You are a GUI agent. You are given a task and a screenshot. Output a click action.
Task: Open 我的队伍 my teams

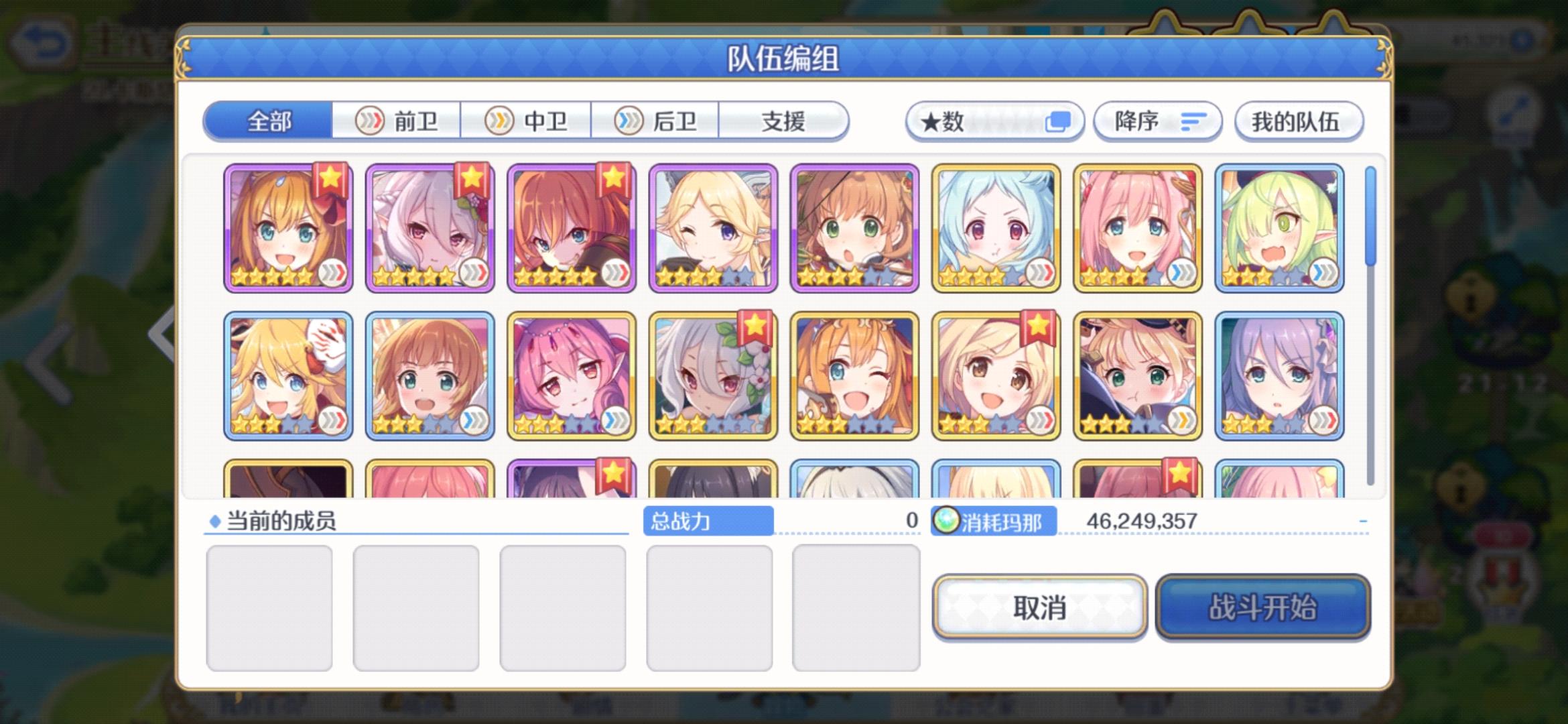click(x=1298, y=121)
